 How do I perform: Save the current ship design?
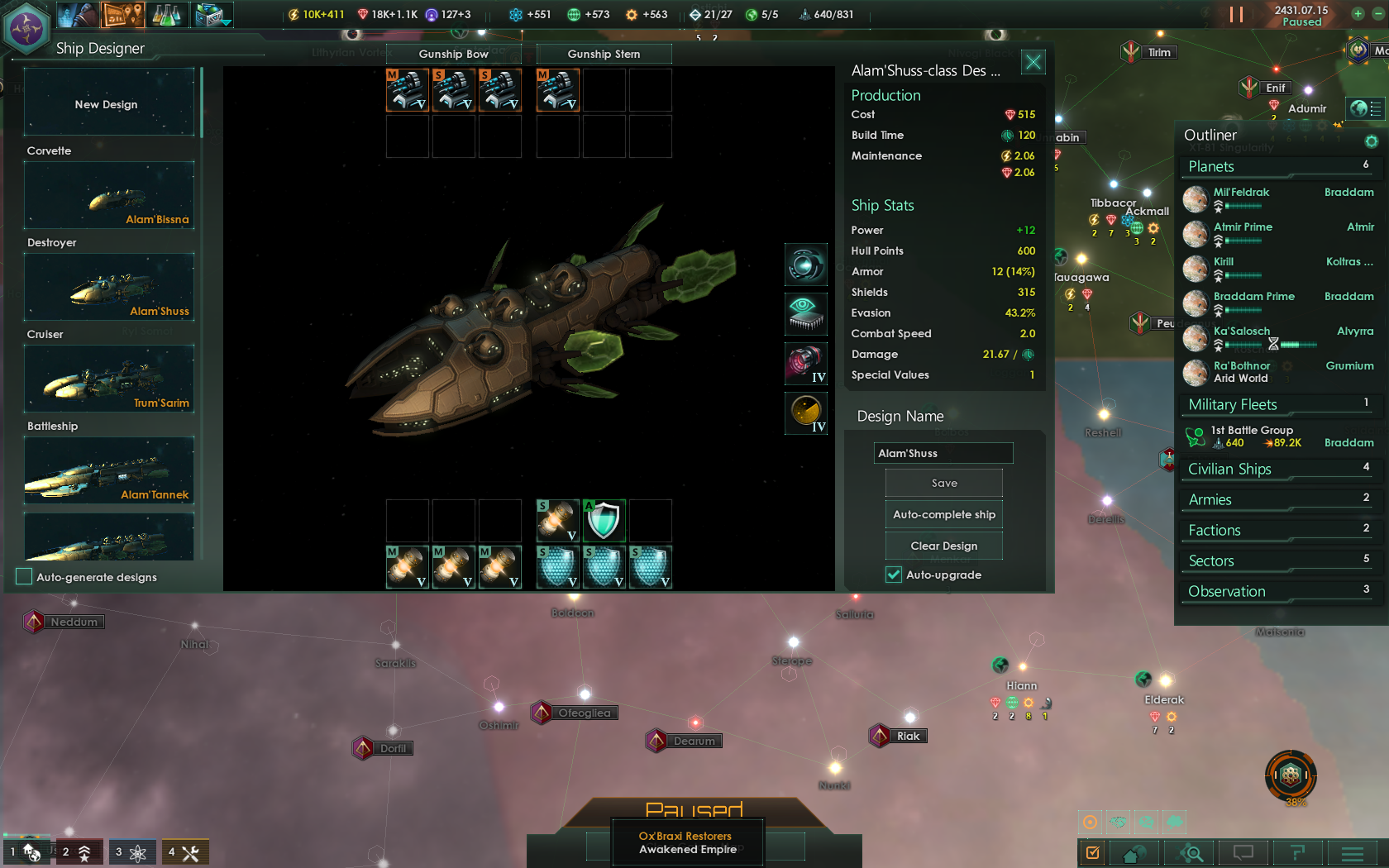943,484
